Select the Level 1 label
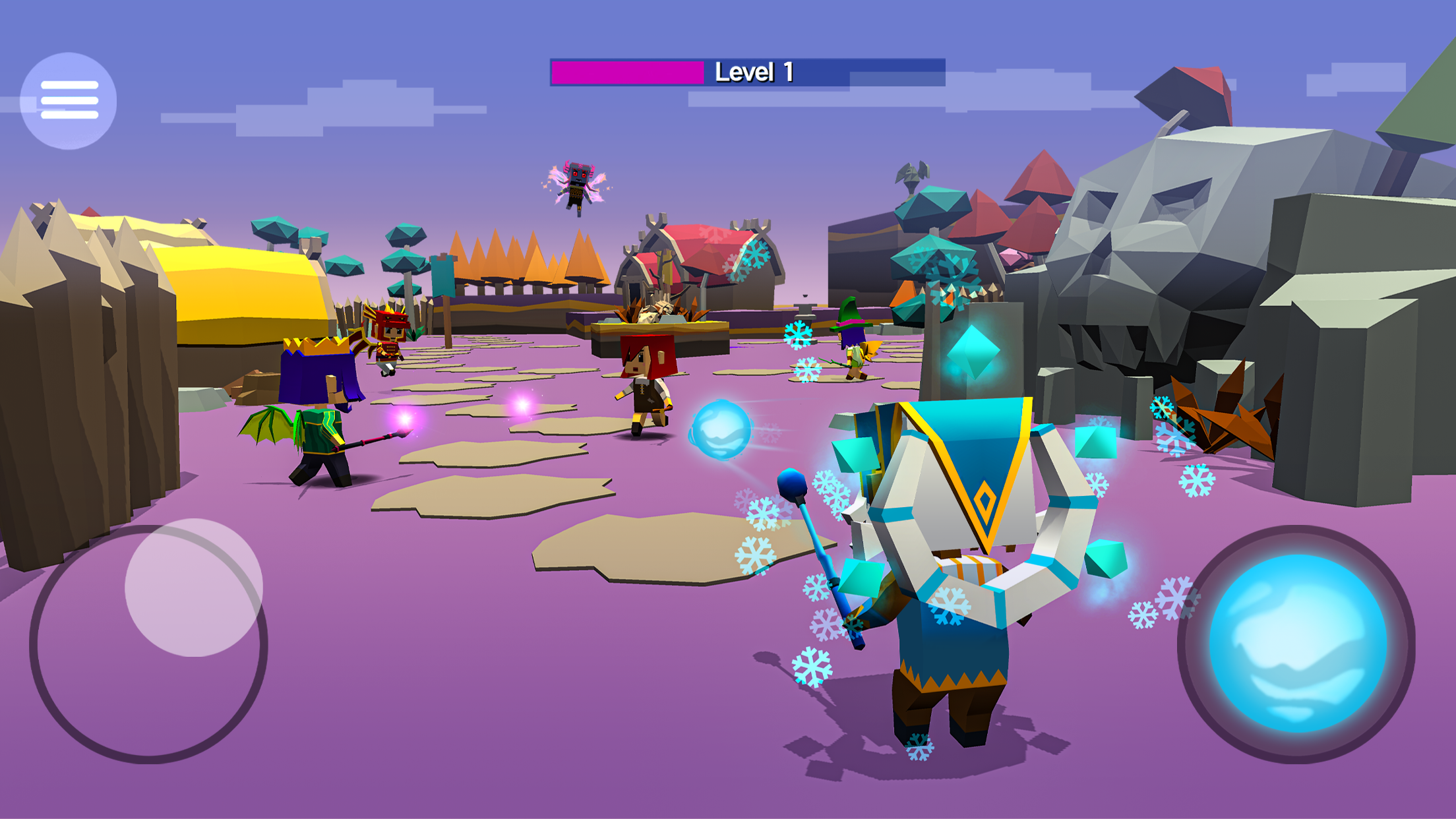The height and width of the screenshot is (819, 1456). [x=754, y=71]
